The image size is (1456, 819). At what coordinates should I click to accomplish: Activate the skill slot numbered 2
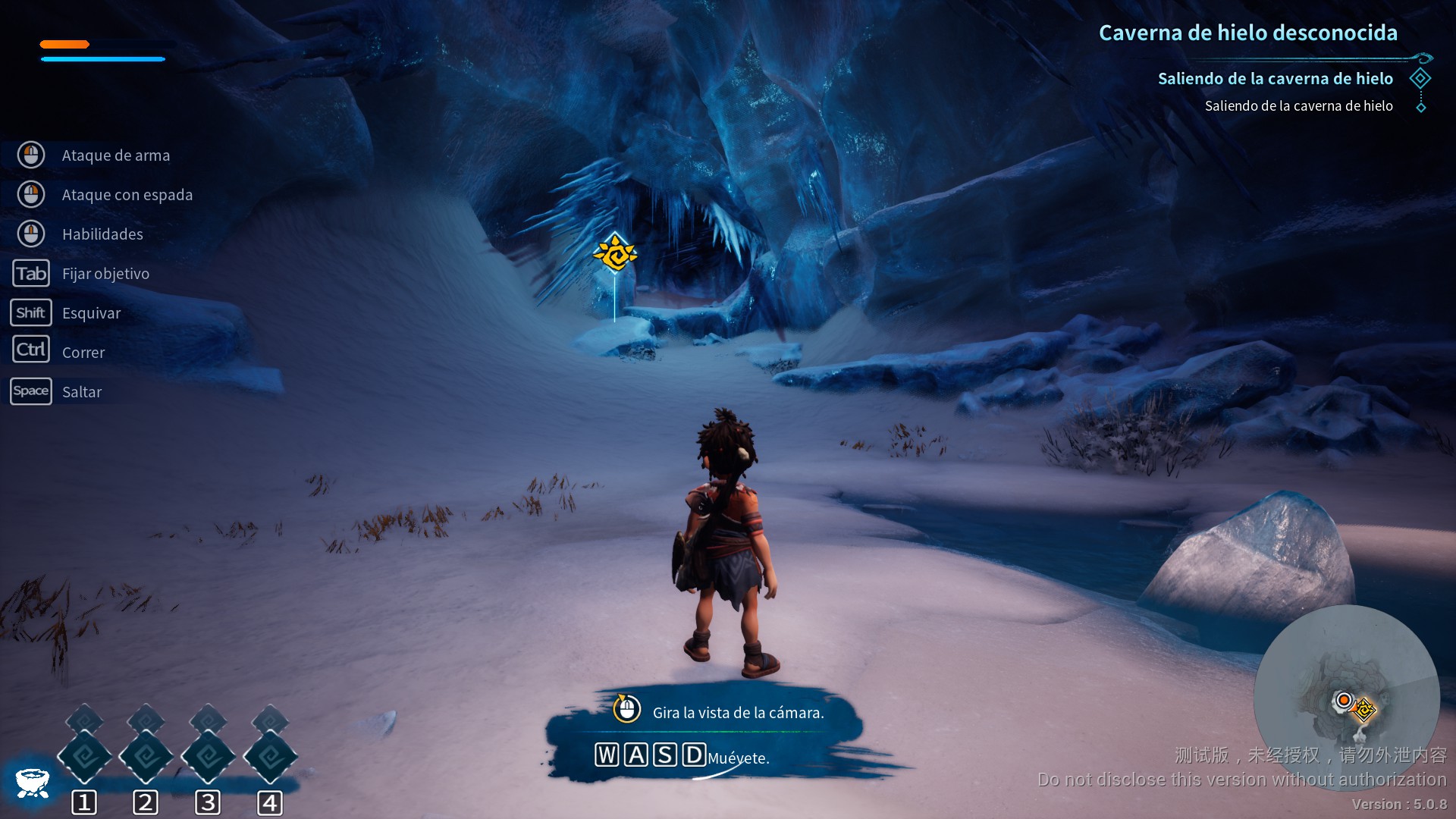click(146, 757)
